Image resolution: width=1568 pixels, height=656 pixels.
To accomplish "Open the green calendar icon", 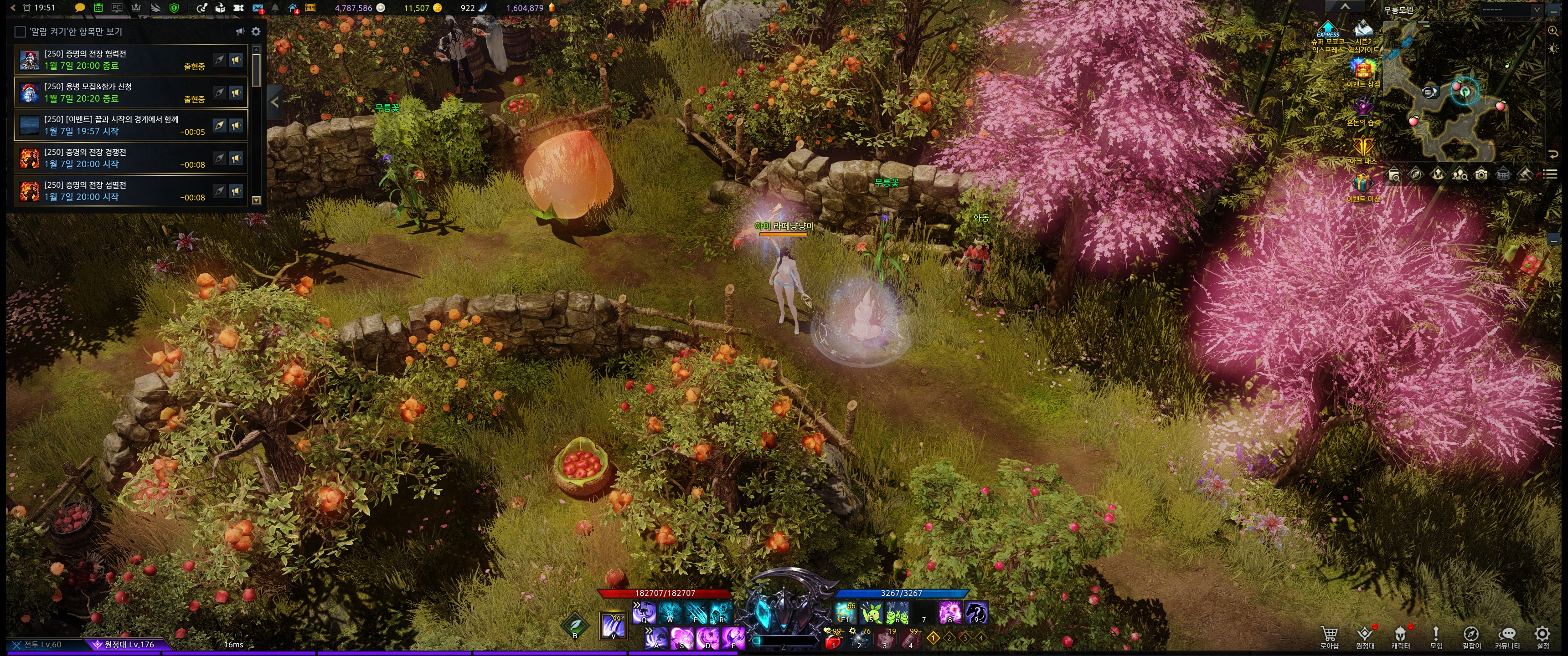I will coord(98,8).
